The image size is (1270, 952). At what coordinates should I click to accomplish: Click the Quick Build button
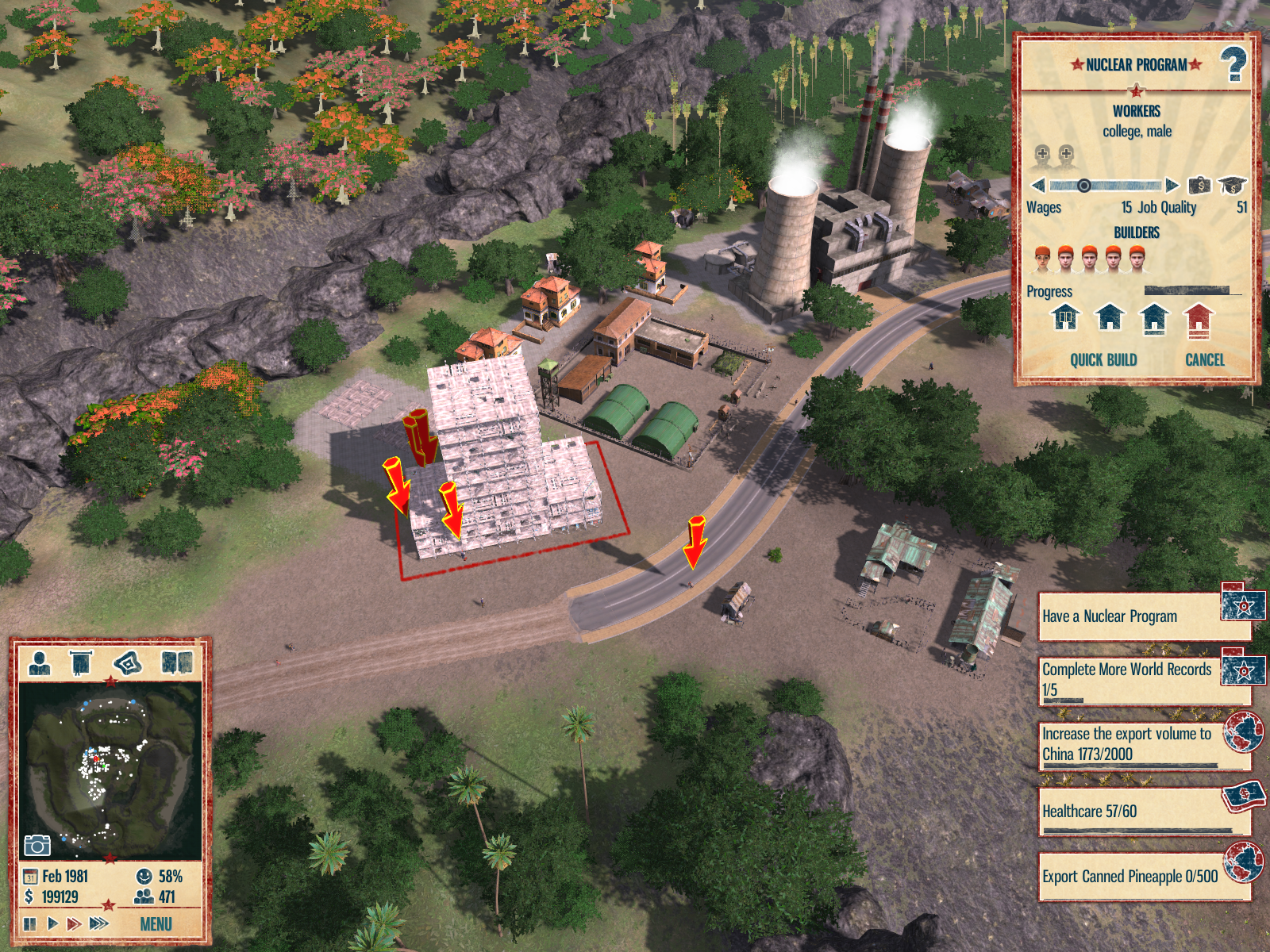pos(1103,360)
